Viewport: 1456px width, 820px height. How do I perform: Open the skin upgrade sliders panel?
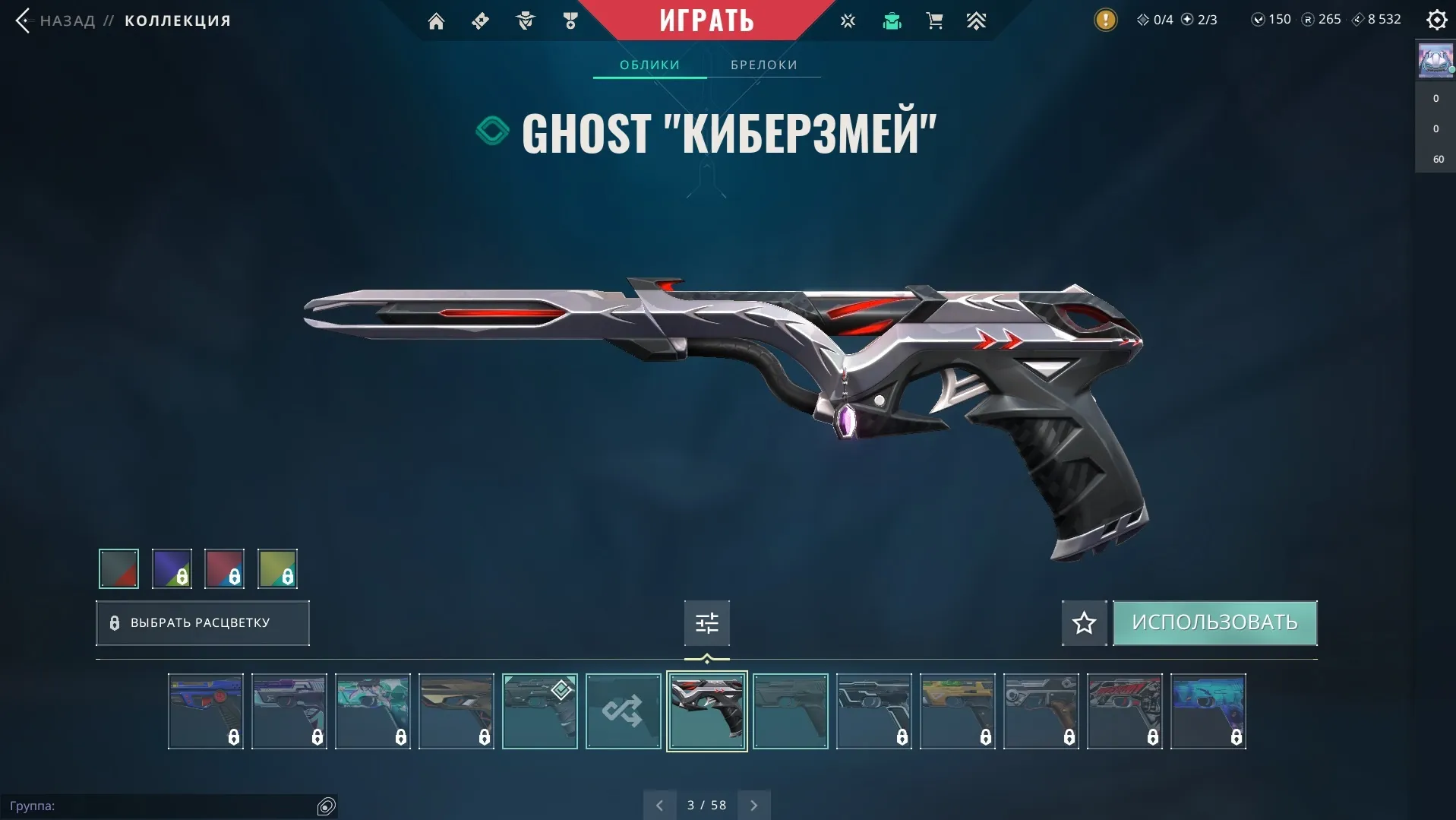(706, 622)
